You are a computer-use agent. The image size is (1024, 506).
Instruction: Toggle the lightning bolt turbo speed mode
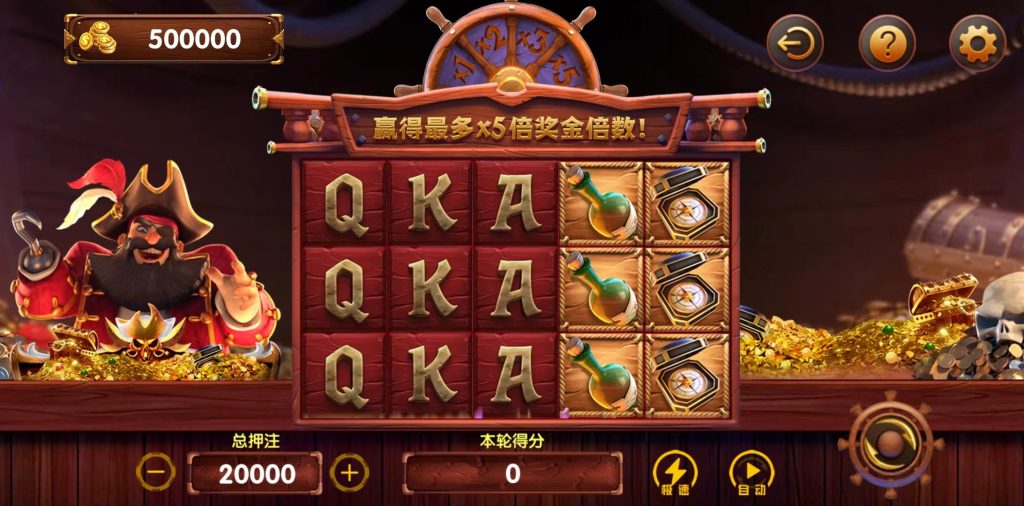(675, 472)
